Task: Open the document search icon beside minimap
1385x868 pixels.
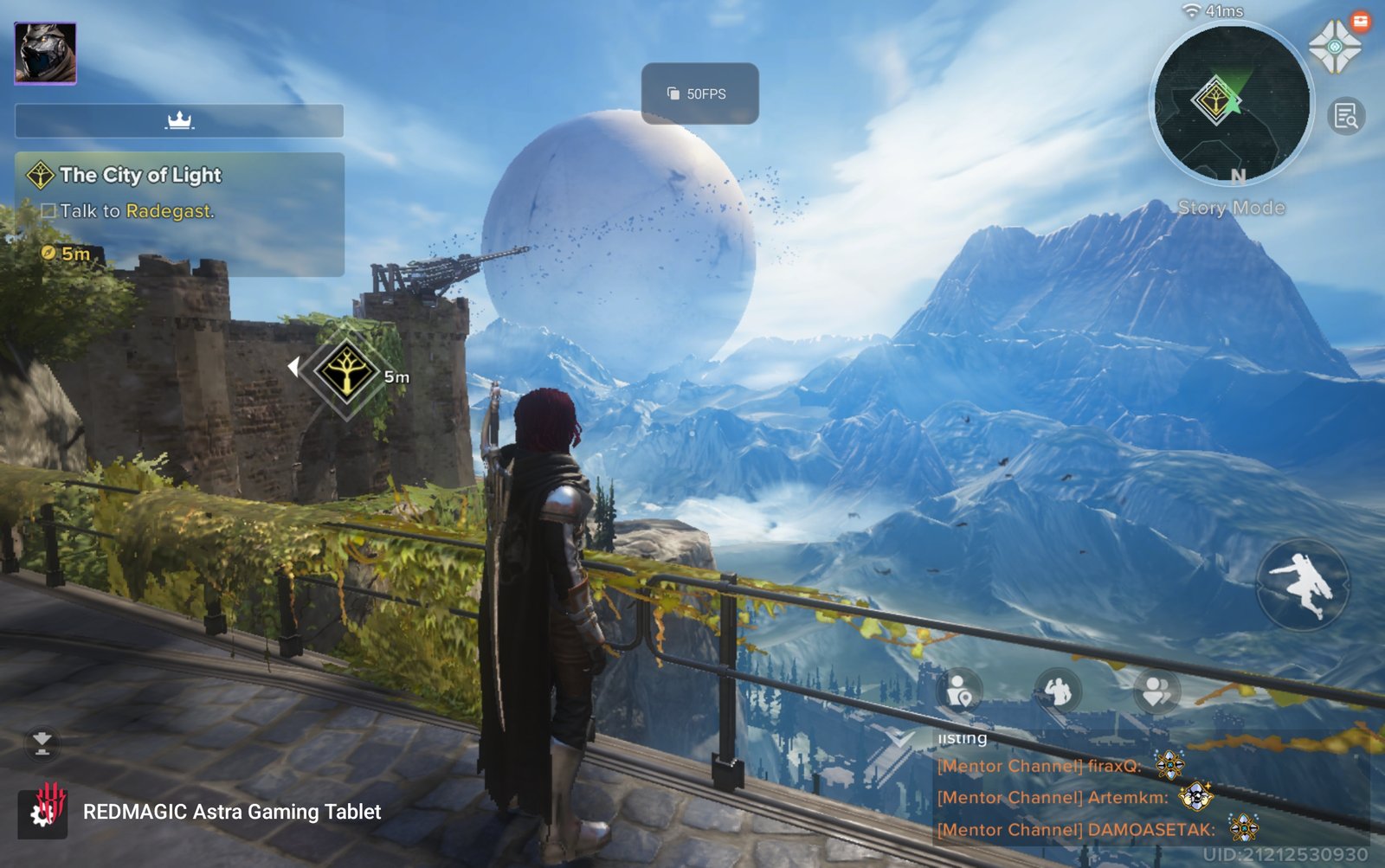Action: [1346, 116]
